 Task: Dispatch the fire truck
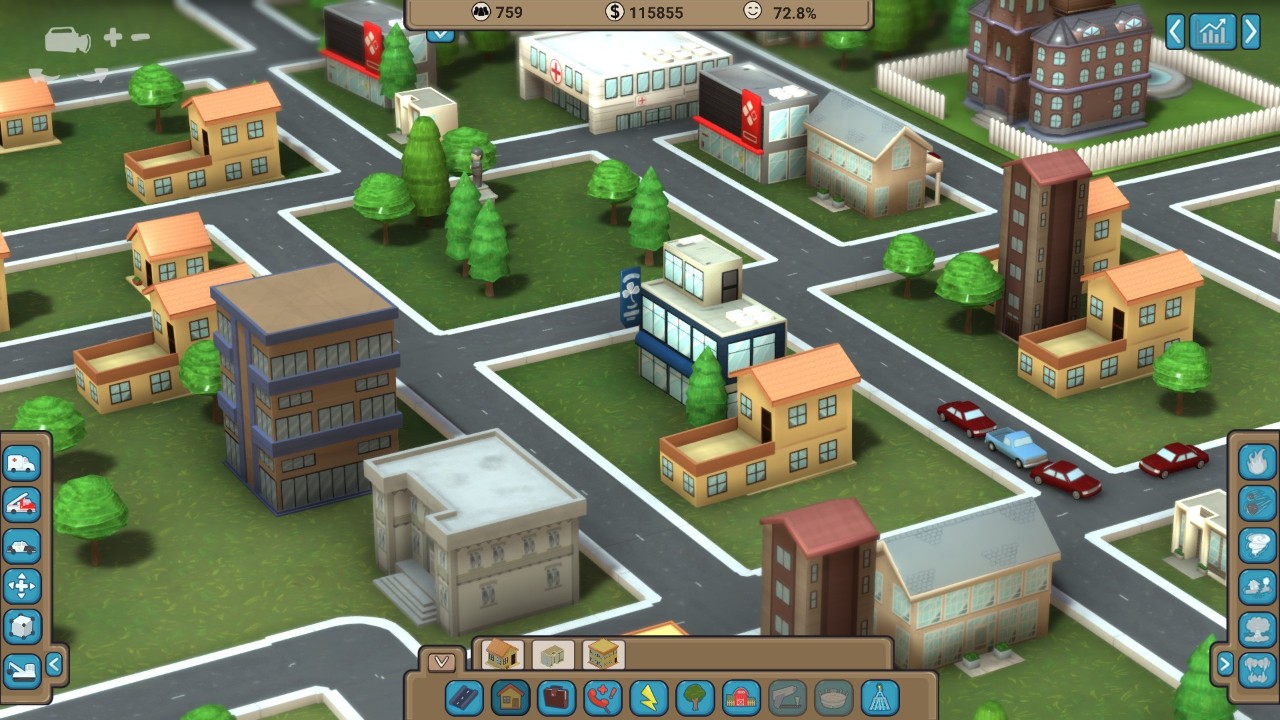22,505
